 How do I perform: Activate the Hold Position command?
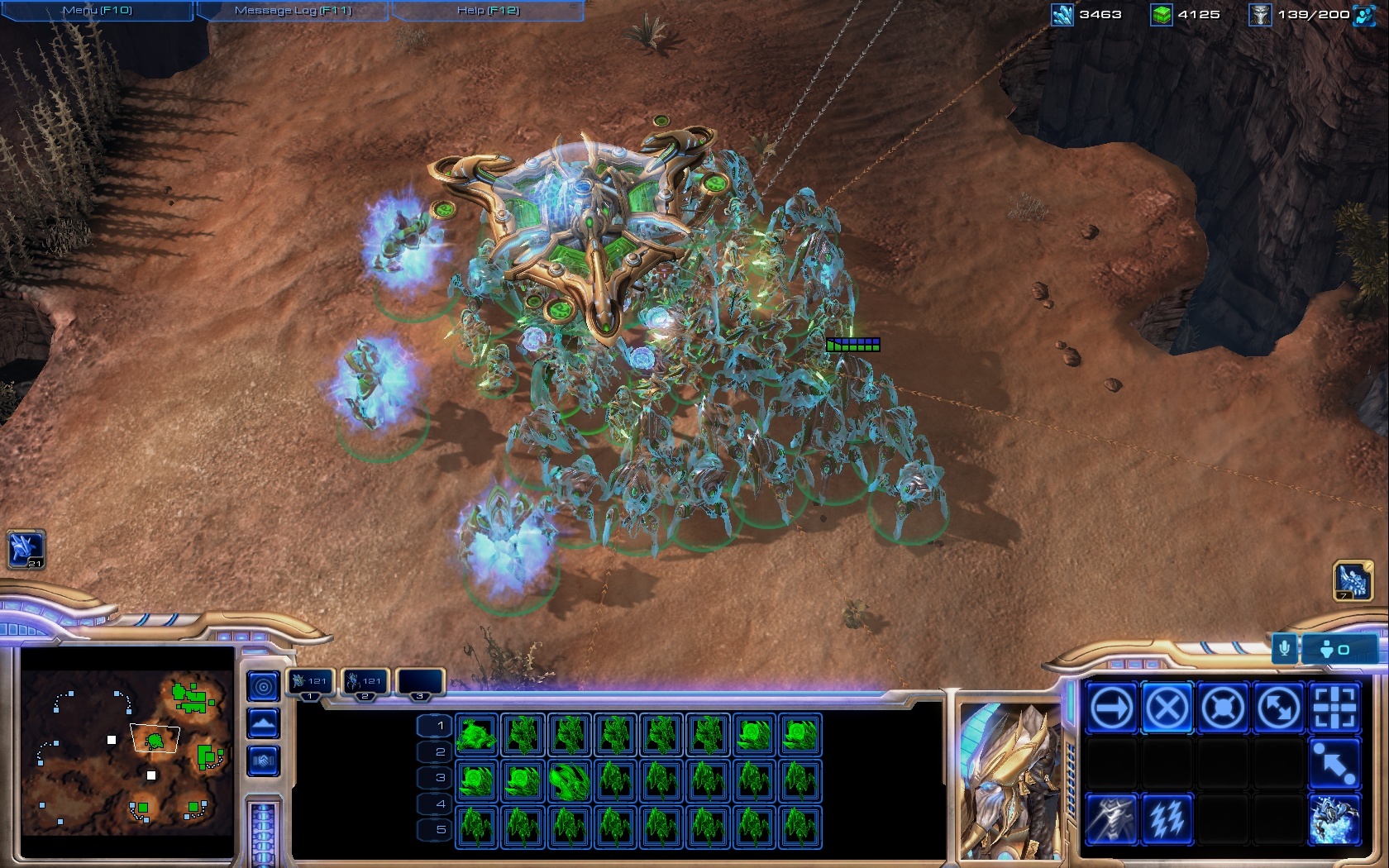[1222, 708]
